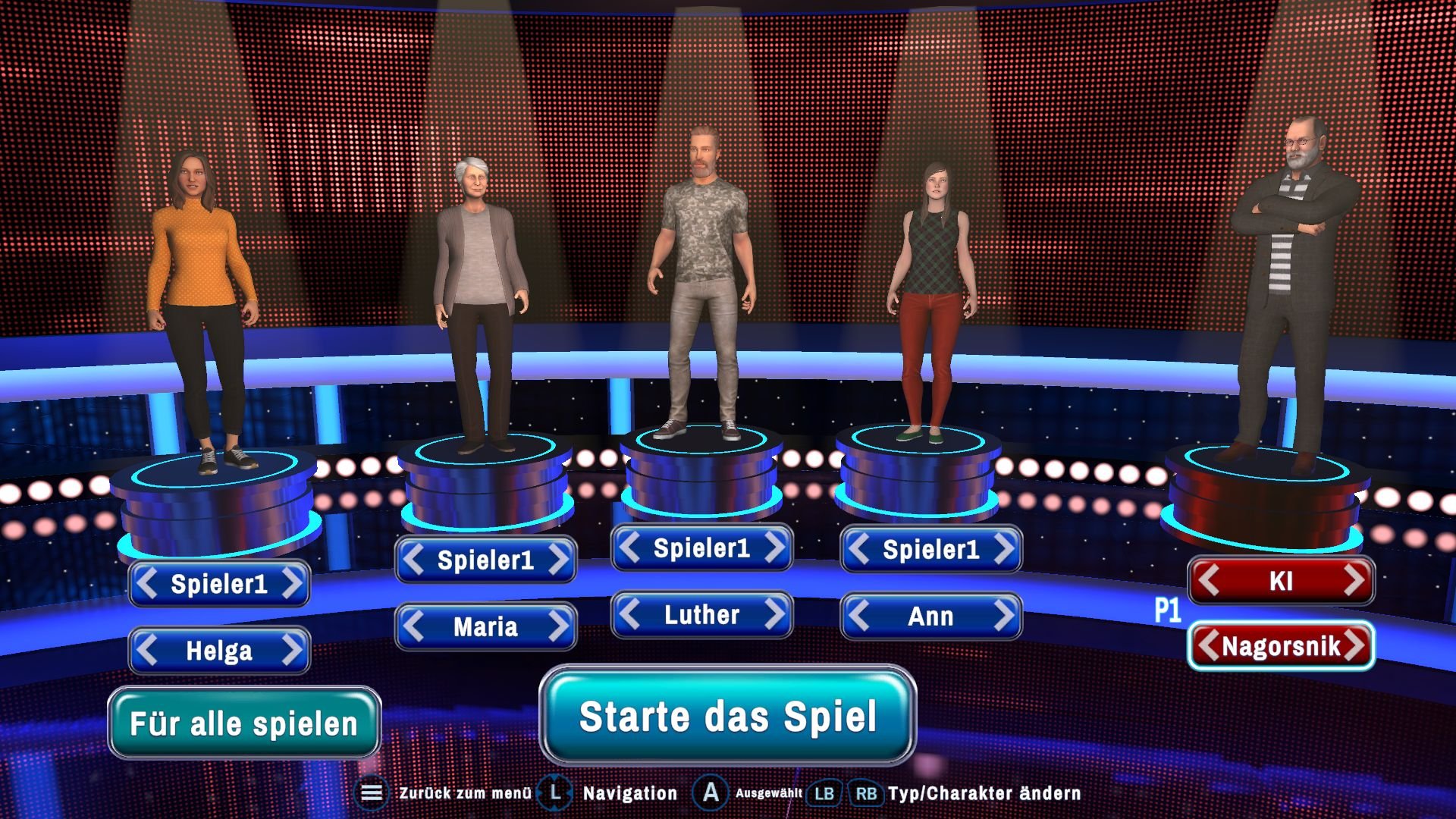
Task: Click the Helga name field
Action: [219, 651]
